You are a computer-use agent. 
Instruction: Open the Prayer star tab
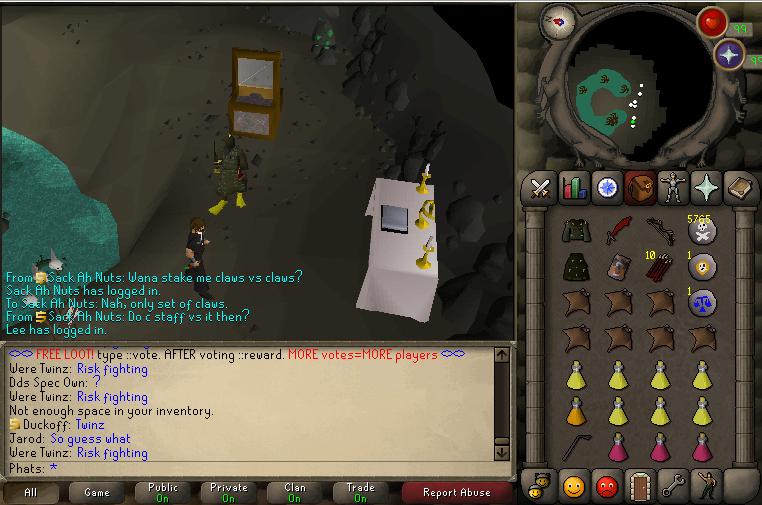pyautogui.click(x=705, y=187)
